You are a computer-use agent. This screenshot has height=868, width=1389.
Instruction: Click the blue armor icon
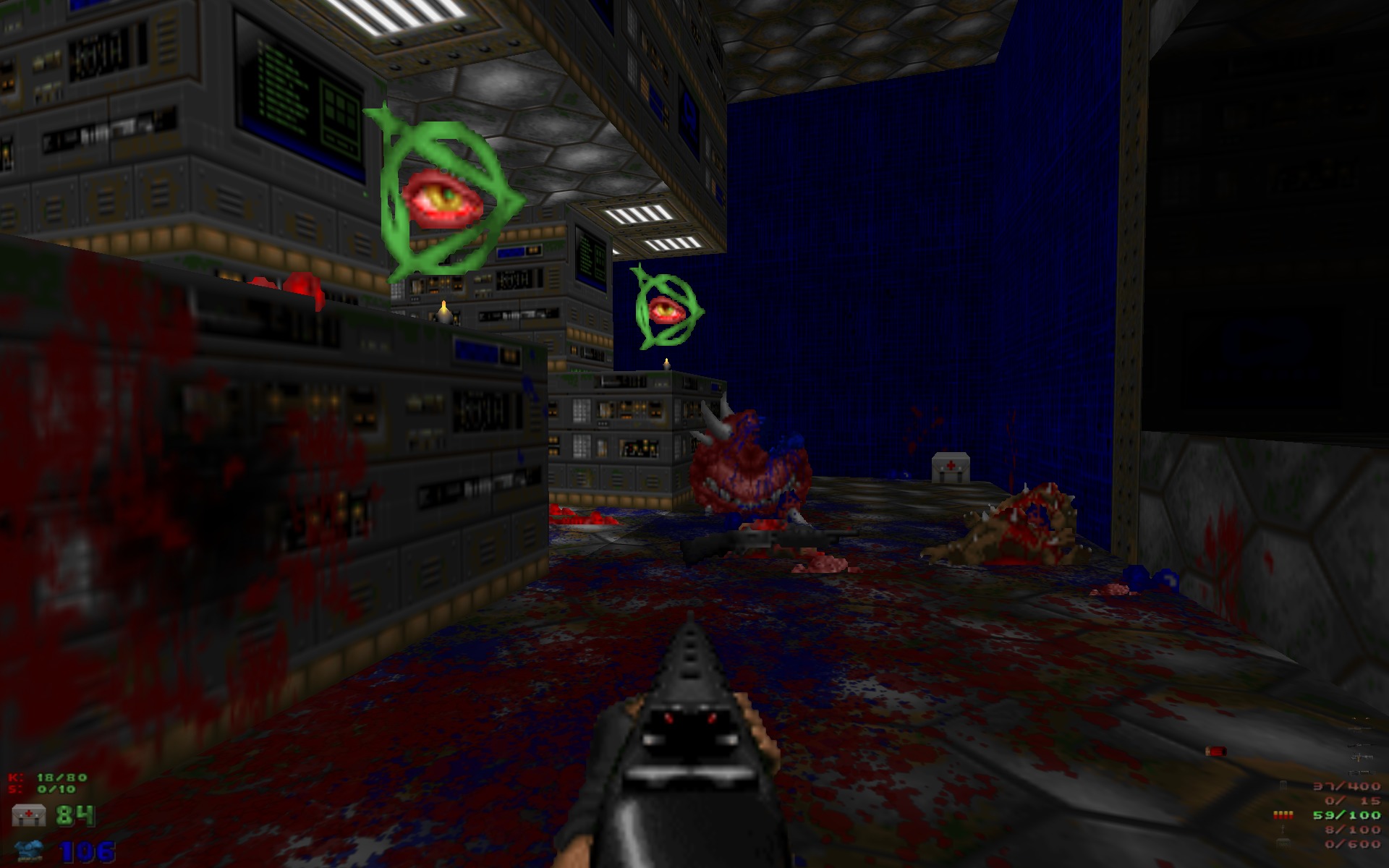(29, 850)
